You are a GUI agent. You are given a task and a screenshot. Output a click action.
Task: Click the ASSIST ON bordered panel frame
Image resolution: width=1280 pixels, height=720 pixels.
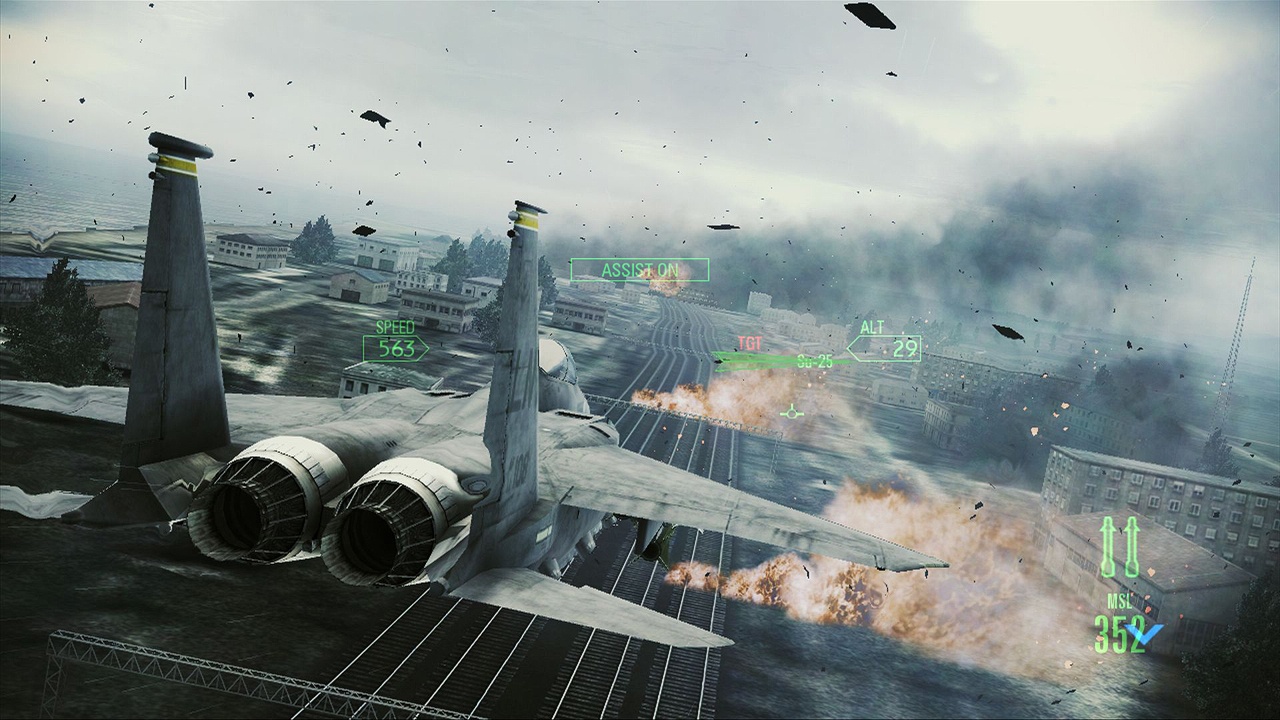click(638, 270)
